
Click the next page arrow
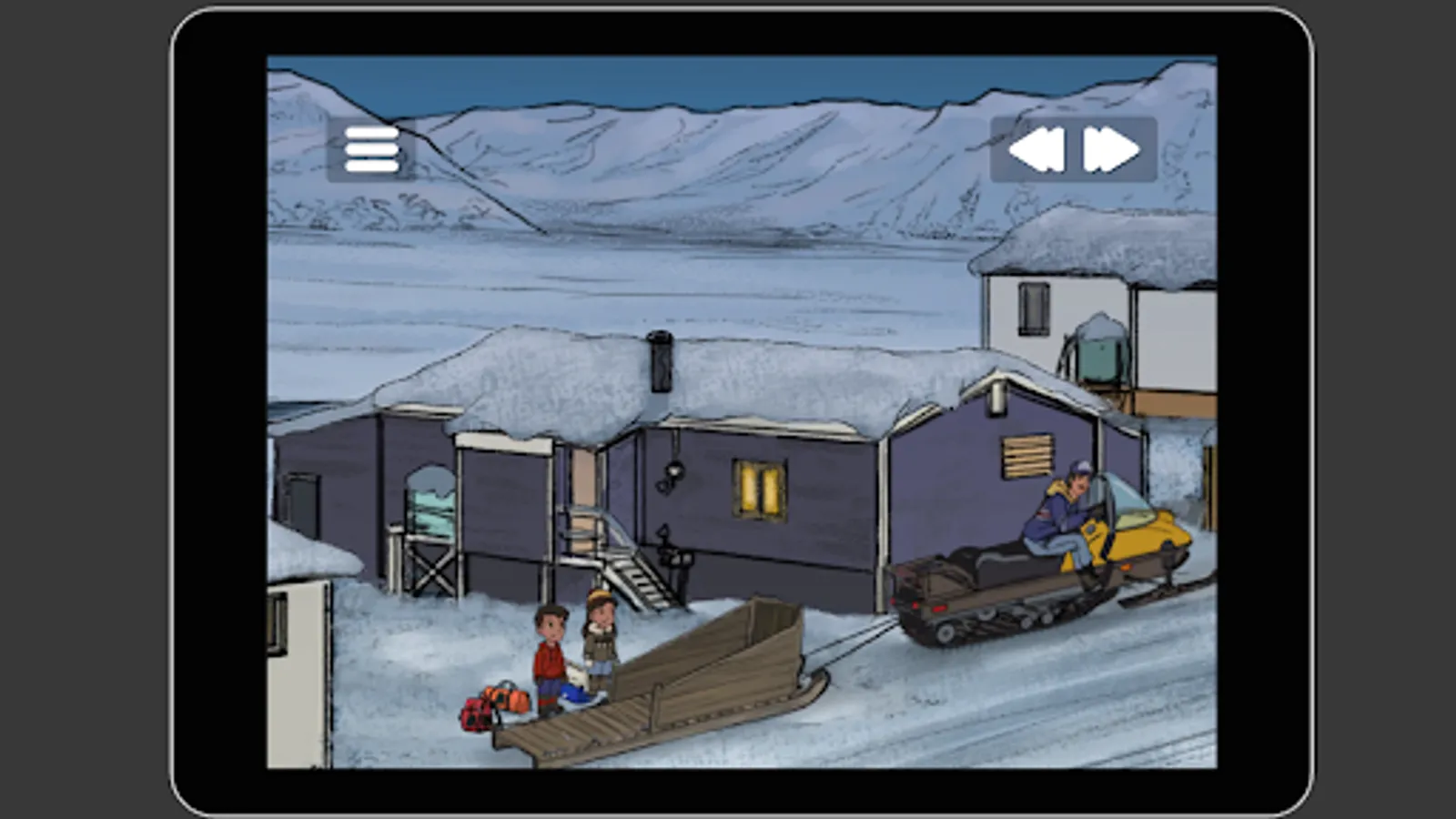click(x=1108, y=148)
